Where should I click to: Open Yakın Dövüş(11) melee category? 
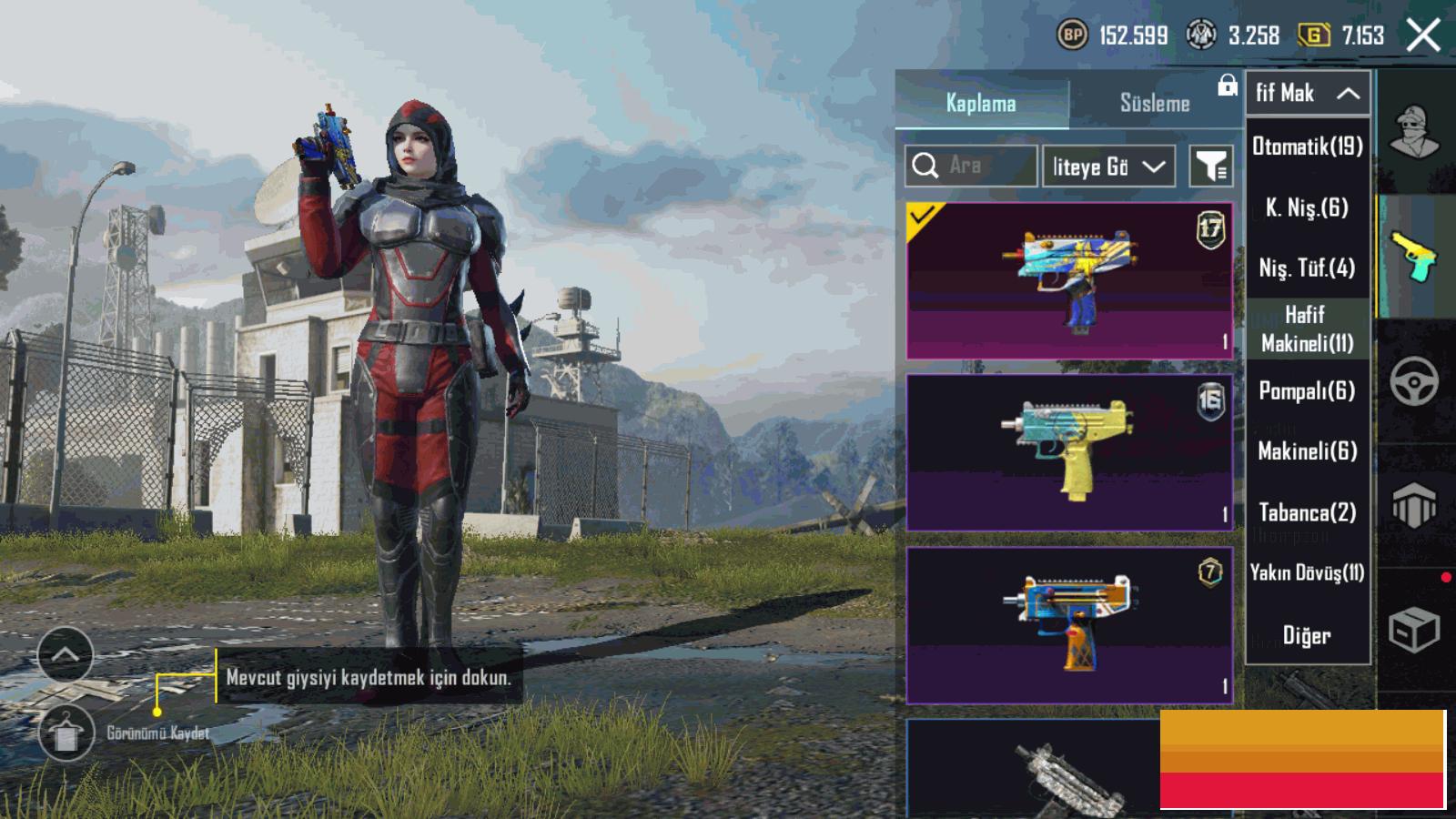tap(1308, 572)
